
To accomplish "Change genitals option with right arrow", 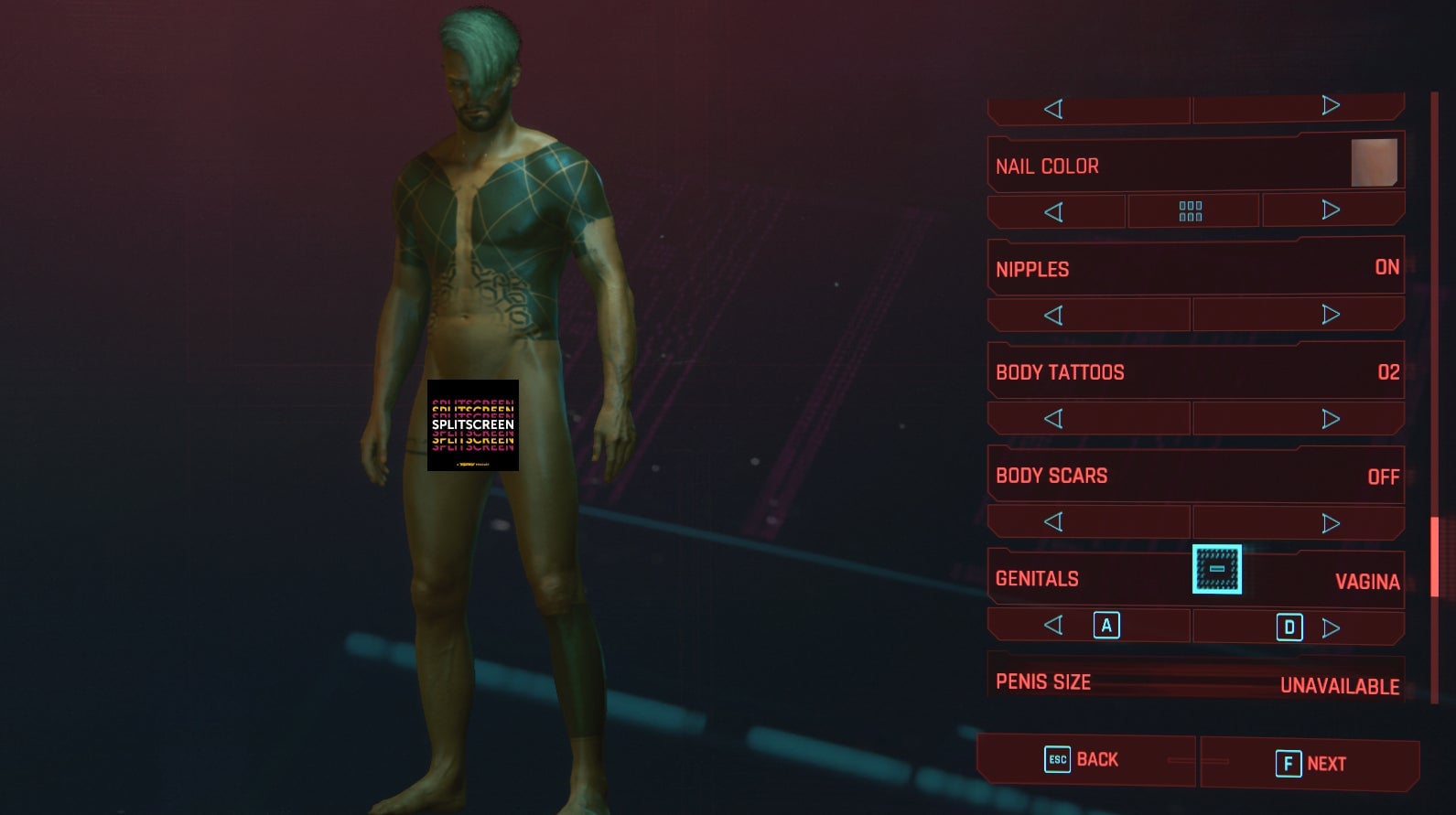I will tap(1331, 627).
